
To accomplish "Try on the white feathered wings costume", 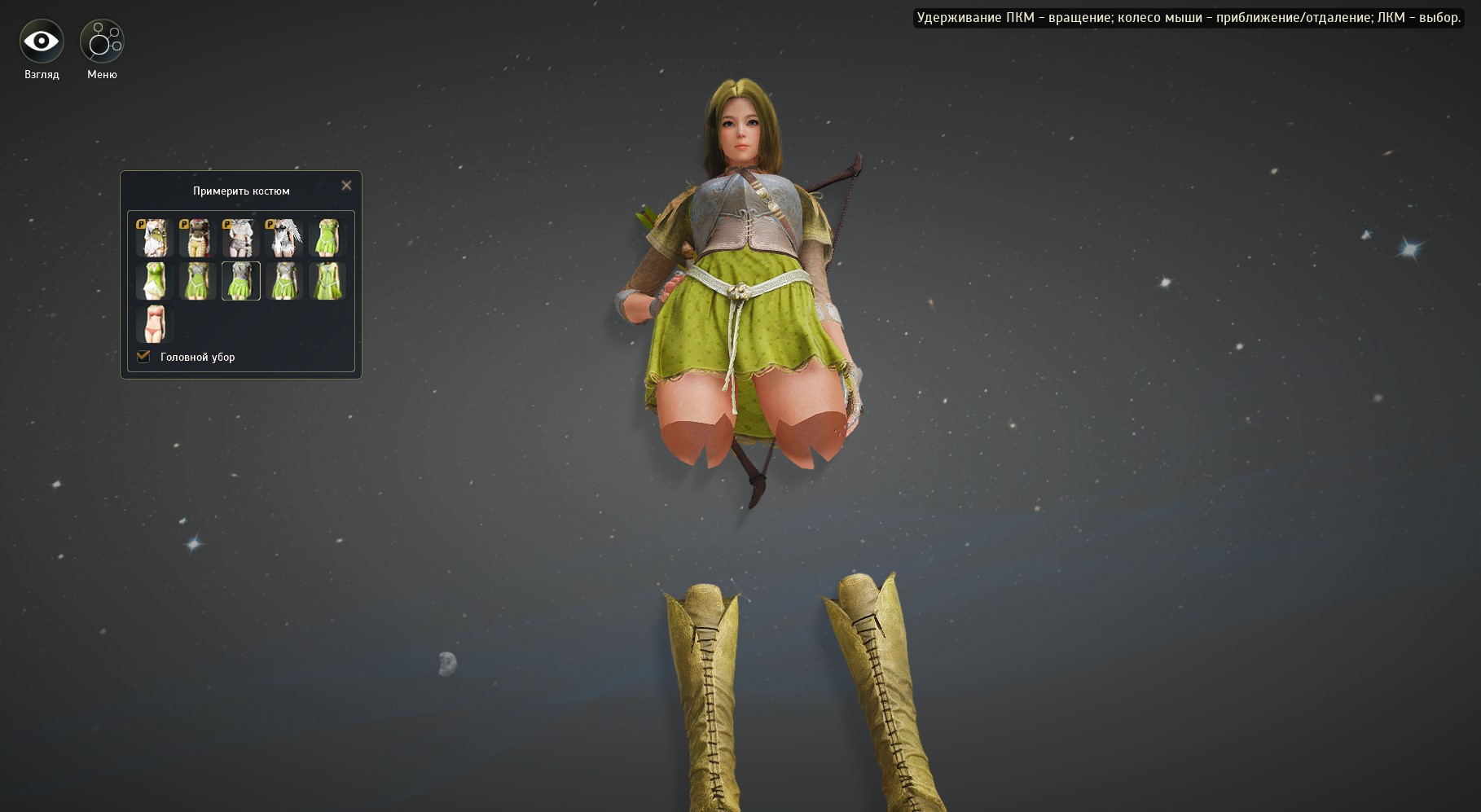I will tap(283, 237).
